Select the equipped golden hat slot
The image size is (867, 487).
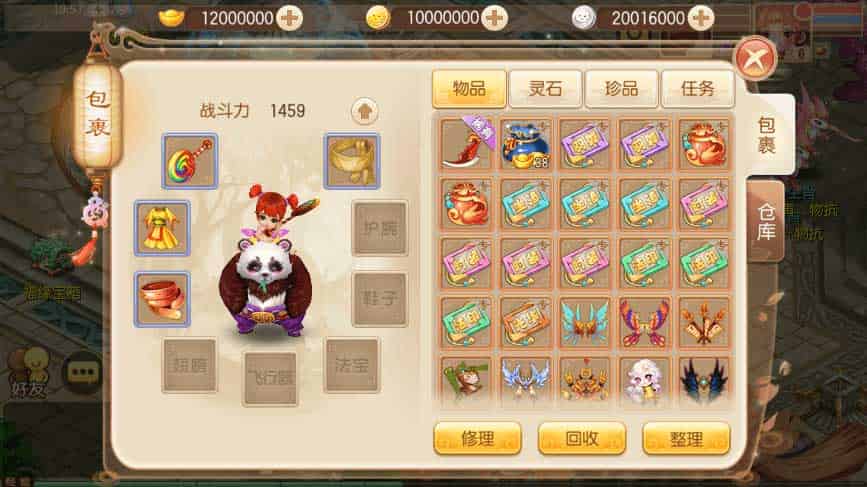click(352, 161)
